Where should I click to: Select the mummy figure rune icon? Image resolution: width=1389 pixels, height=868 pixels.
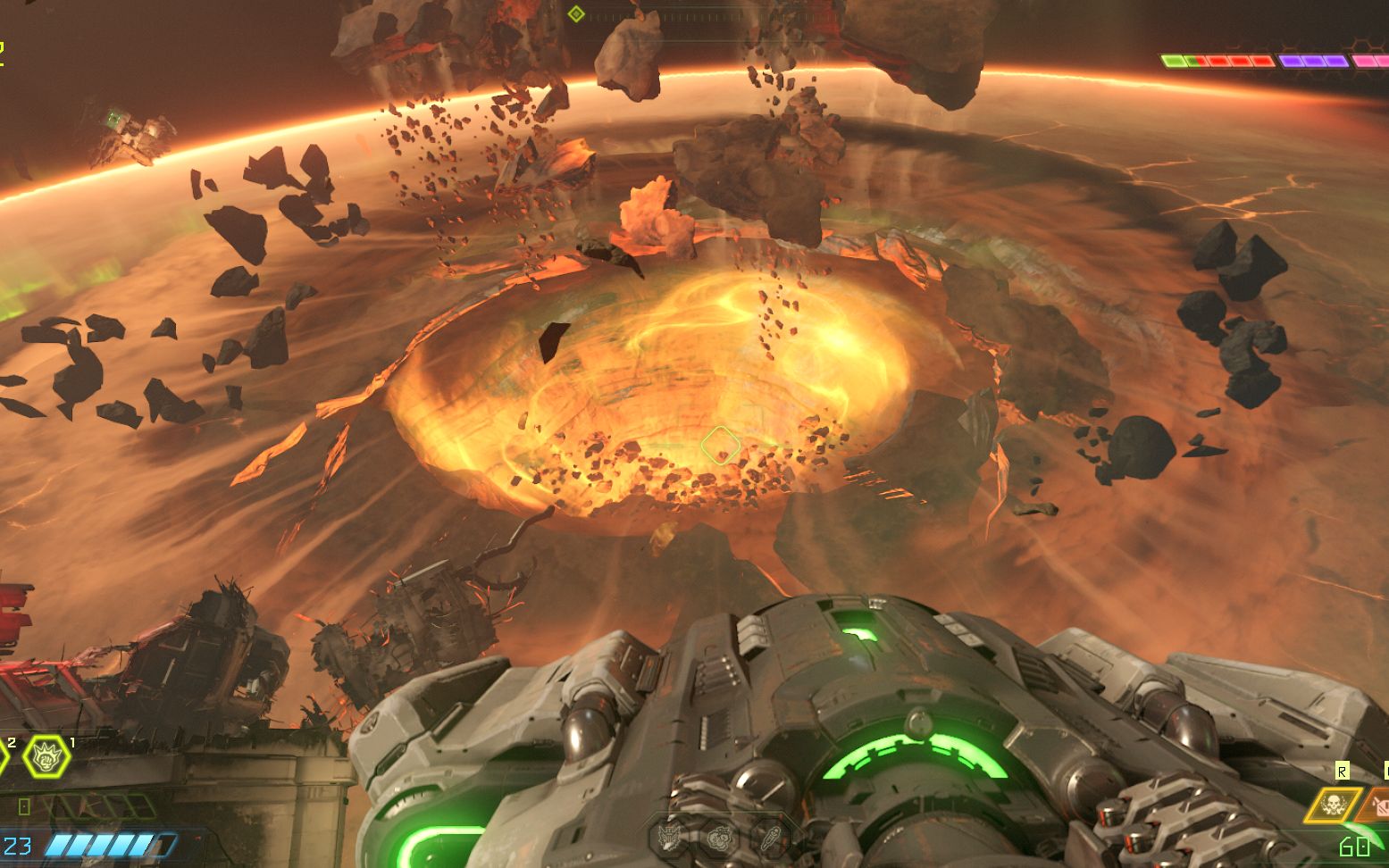point(769,837)
